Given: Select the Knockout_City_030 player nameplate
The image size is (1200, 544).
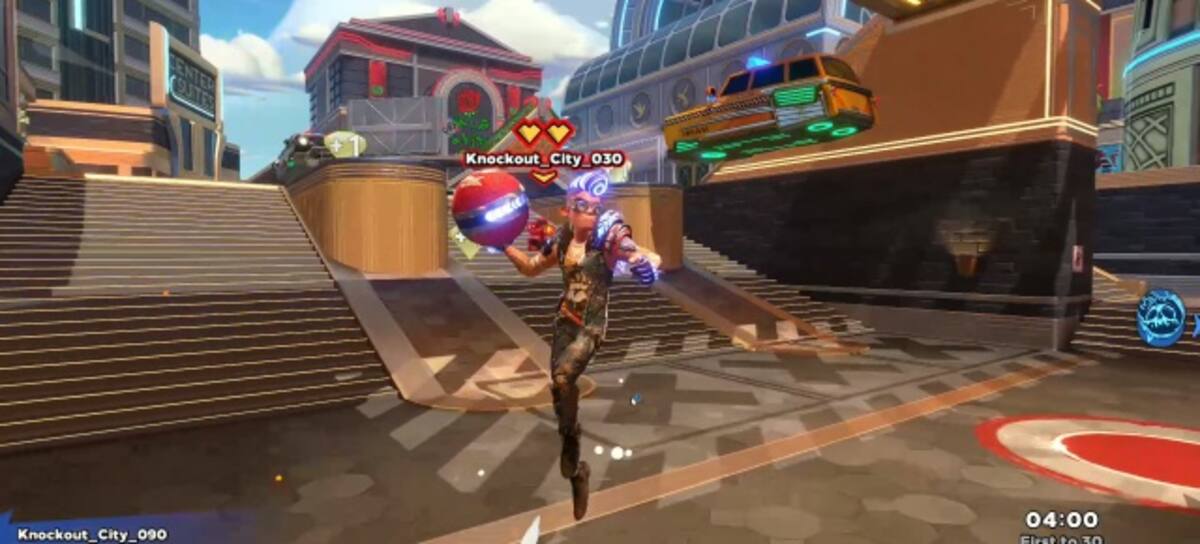Looking at the screenshot, I should [x=544, y=158].
